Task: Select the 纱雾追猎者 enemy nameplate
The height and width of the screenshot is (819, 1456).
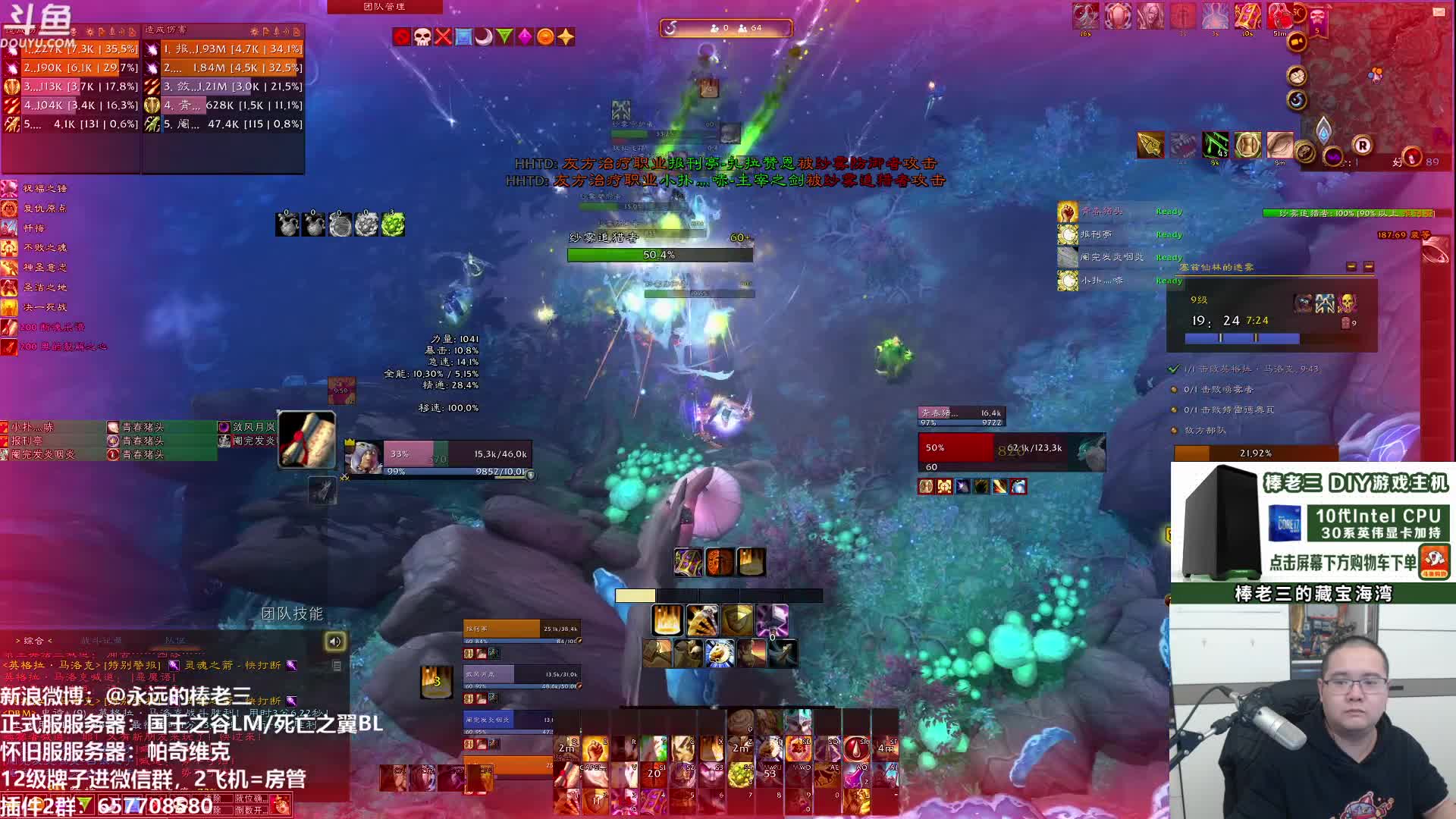Action: pos(660,248)
